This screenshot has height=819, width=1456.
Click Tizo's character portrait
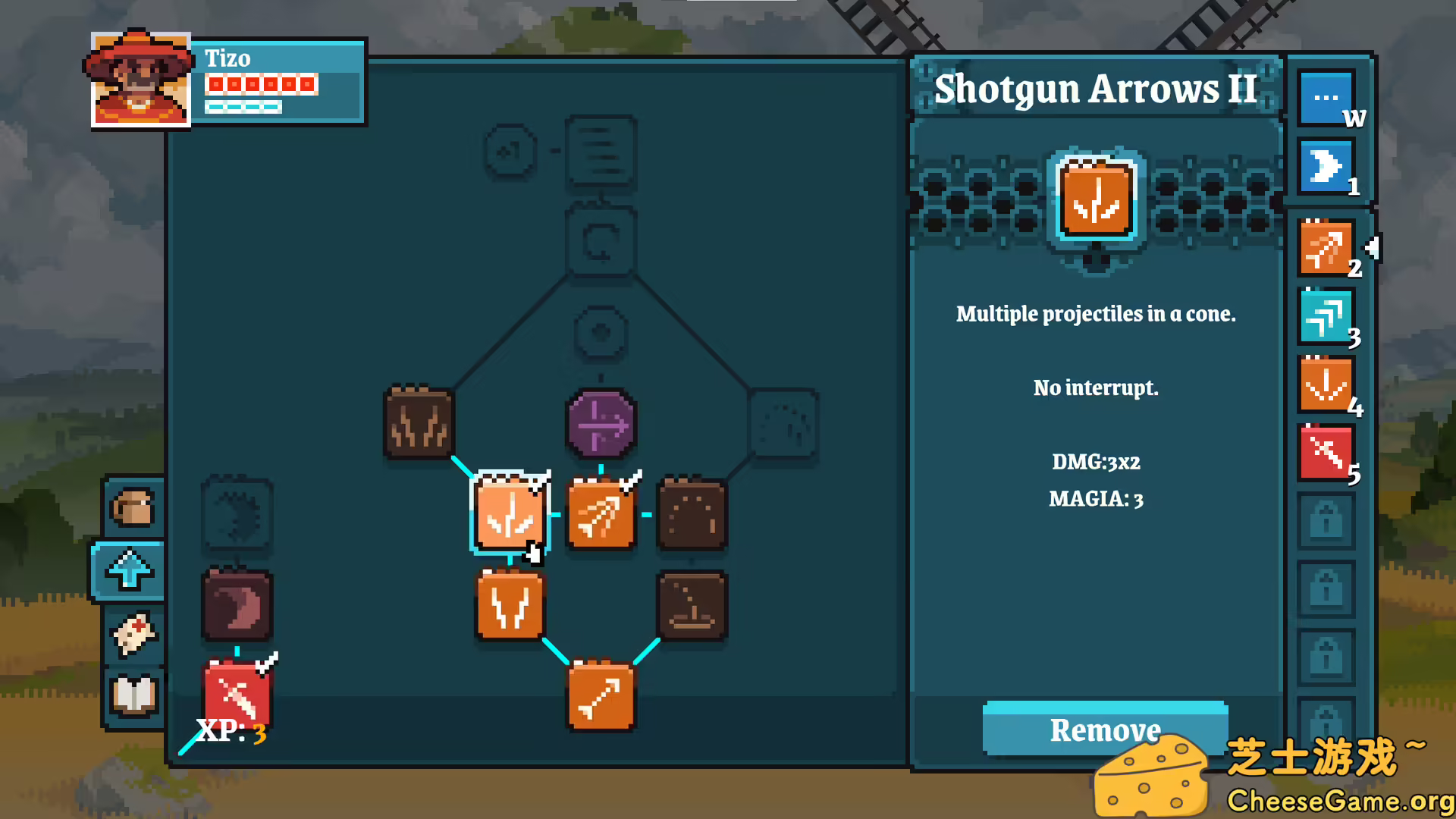pyautogui.click(x=140, y=80)
